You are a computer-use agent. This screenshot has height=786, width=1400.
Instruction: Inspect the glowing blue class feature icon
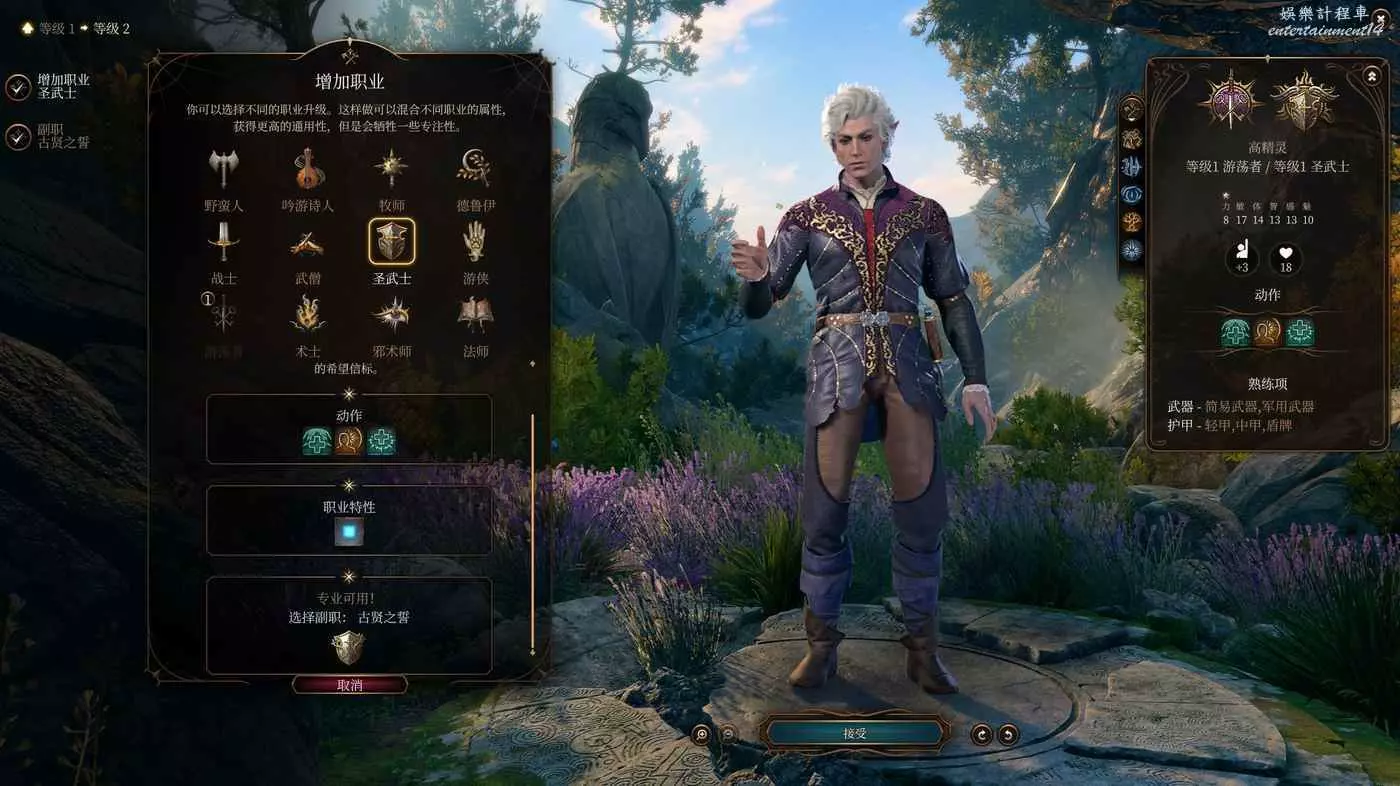click(348, 532)
